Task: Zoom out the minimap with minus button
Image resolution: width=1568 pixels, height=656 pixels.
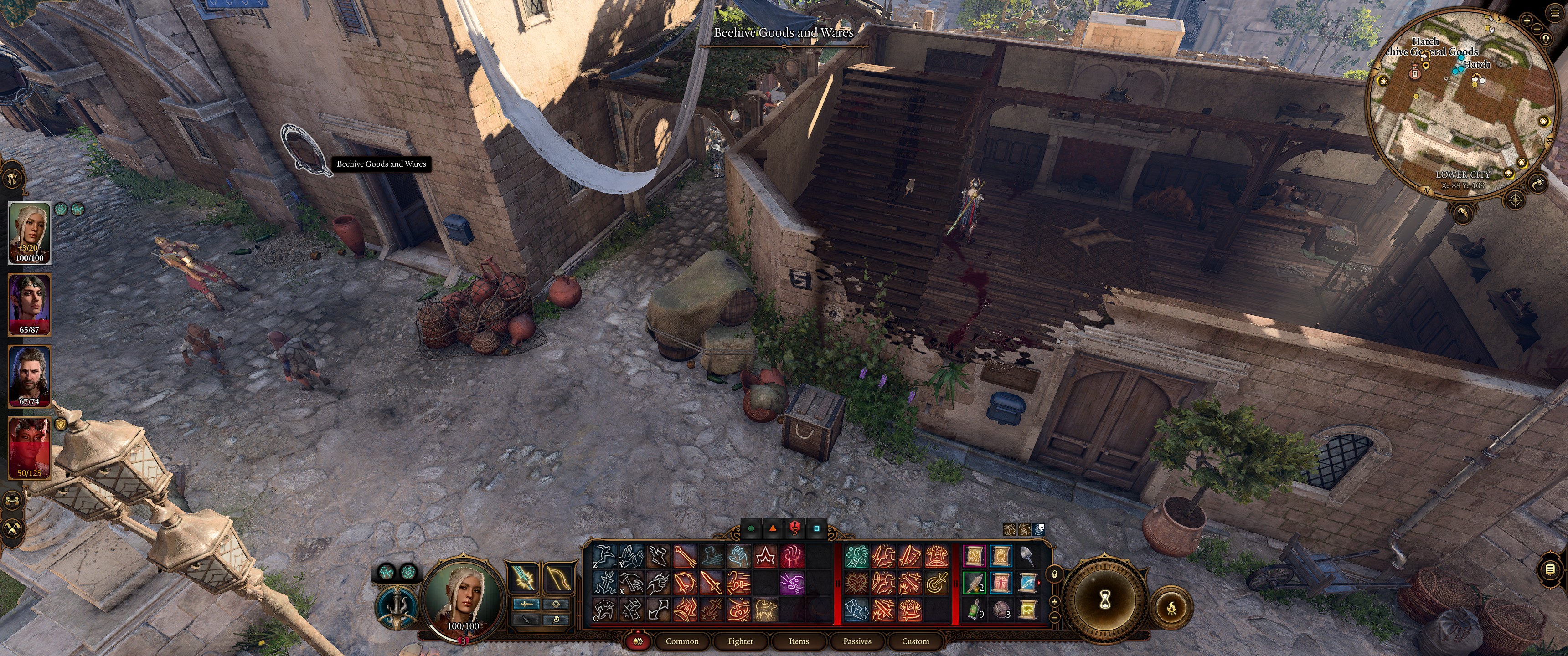Action: (1537, 29)
